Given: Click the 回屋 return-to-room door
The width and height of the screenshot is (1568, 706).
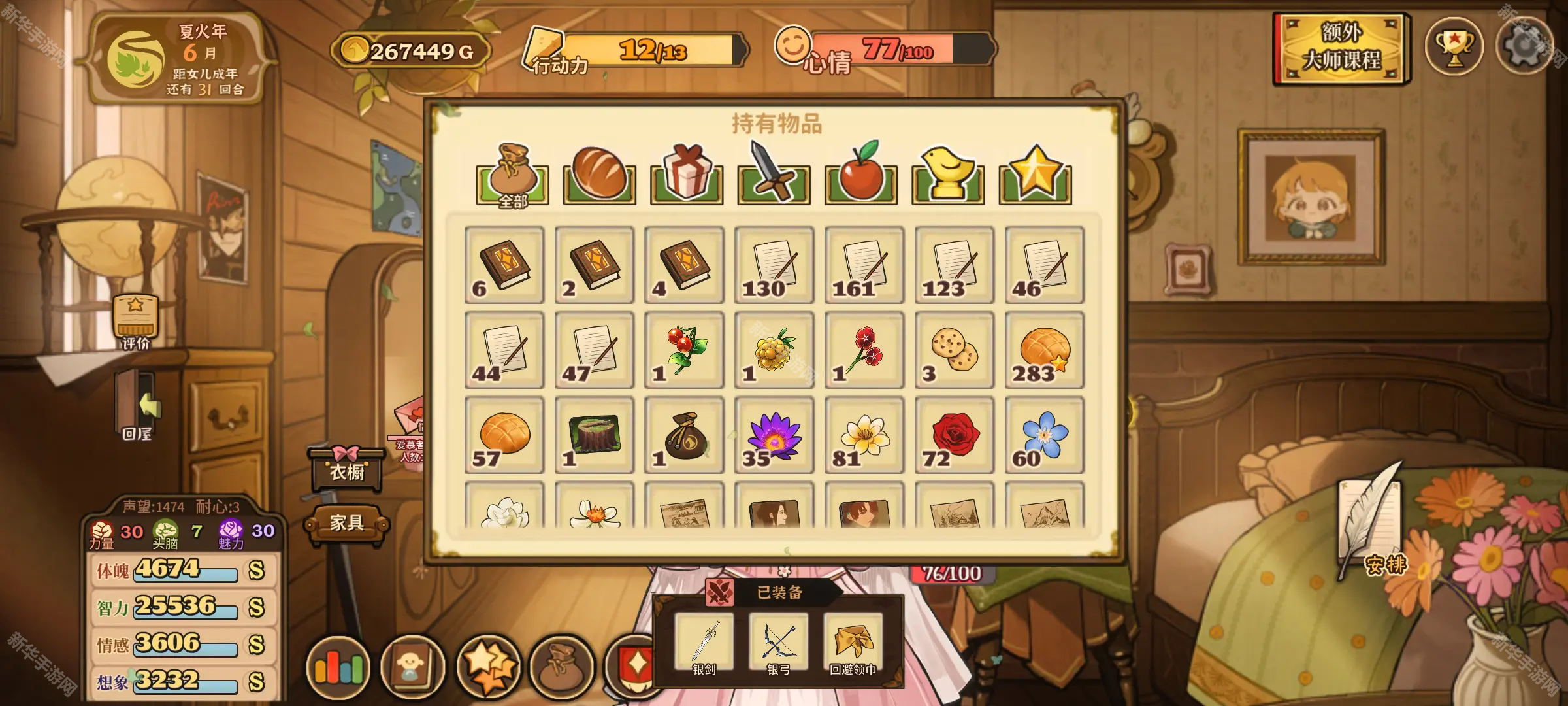Looking at the screenshot, I should 137,407.
